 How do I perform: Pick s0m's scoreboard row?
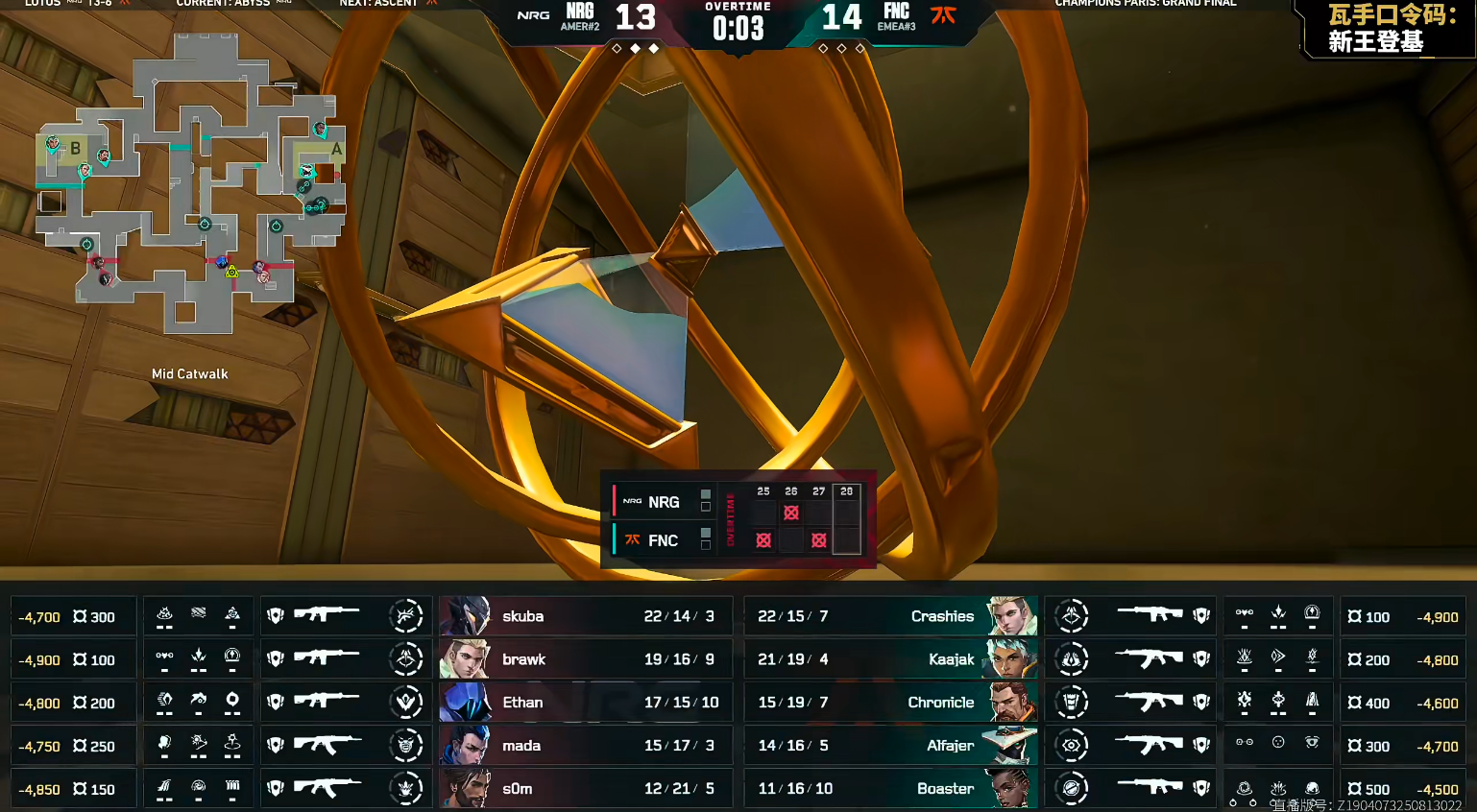pos(586,788)
